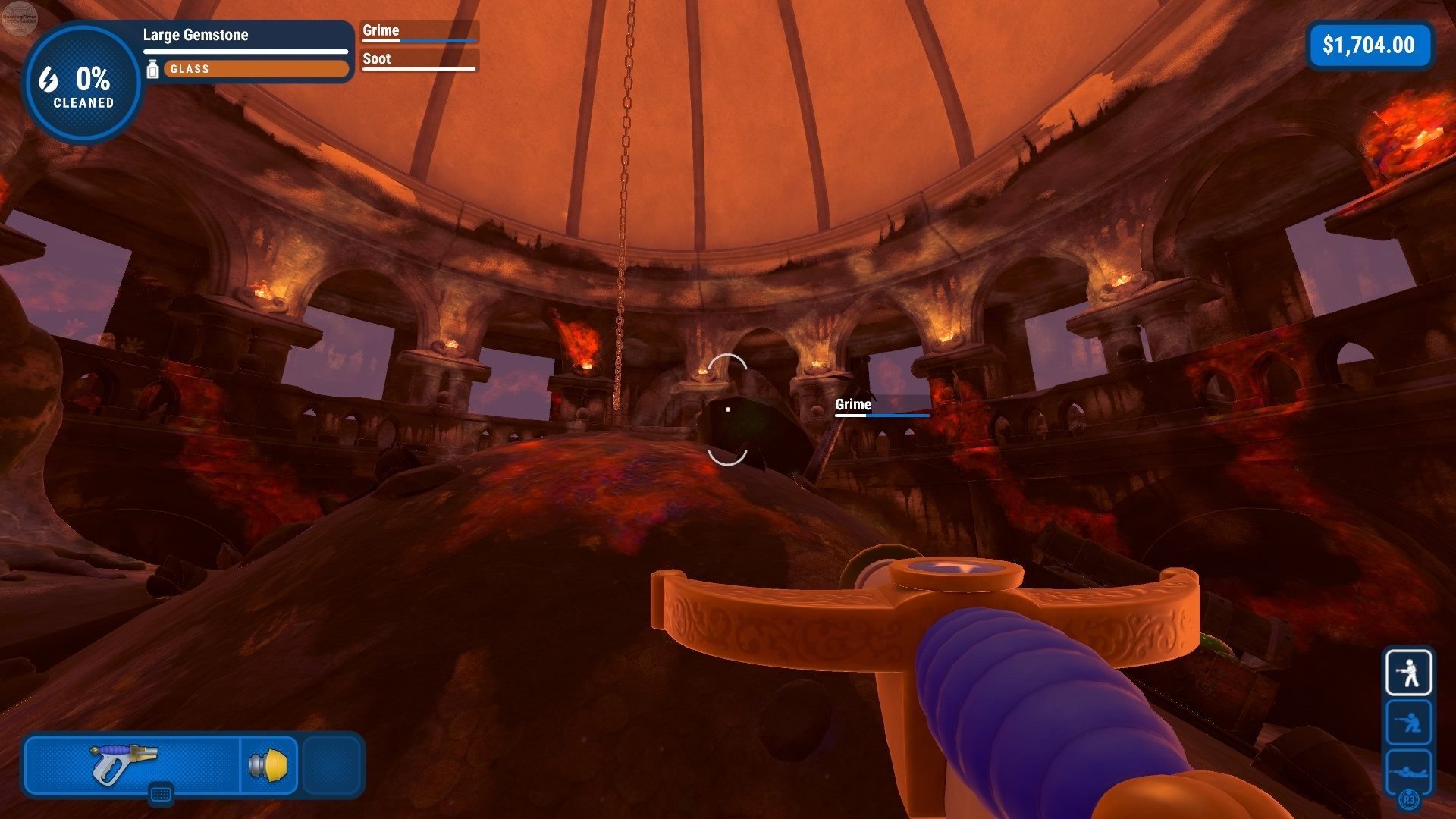Switch to the standing stance icon
Image resolution: width=1456 pixels, height=819 pixels.
point(1408,672)
